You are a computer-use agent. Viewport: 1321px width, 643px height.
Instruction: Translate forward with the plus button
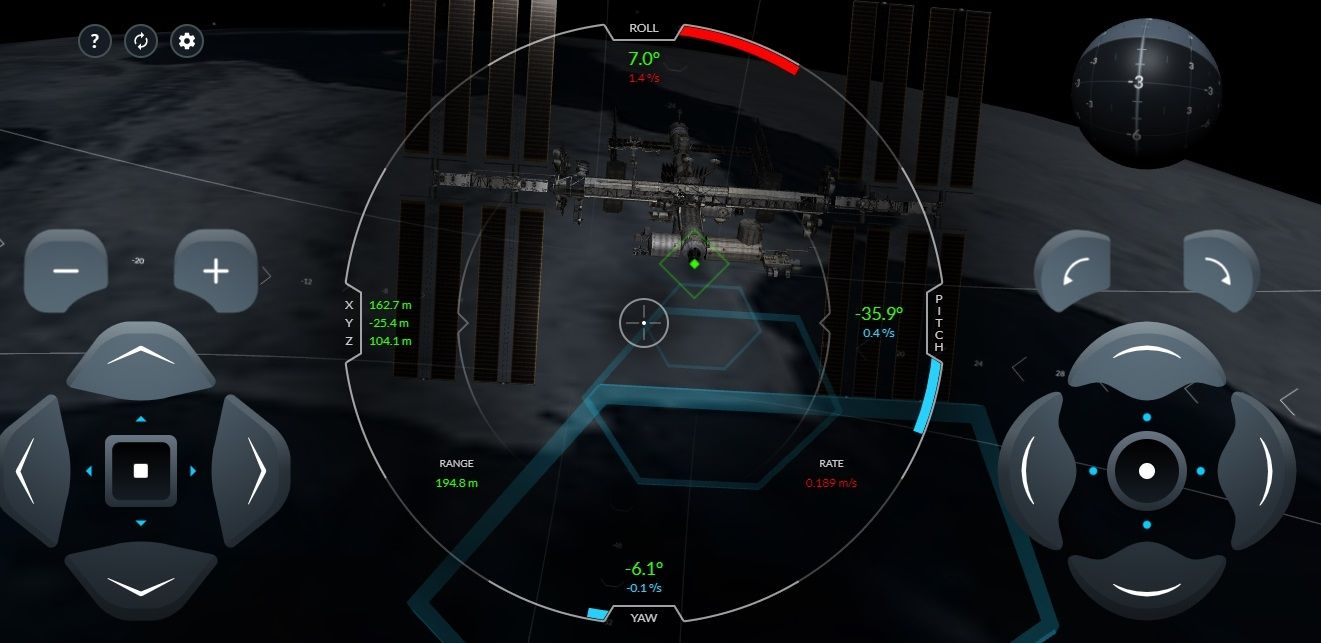(216, 270)
